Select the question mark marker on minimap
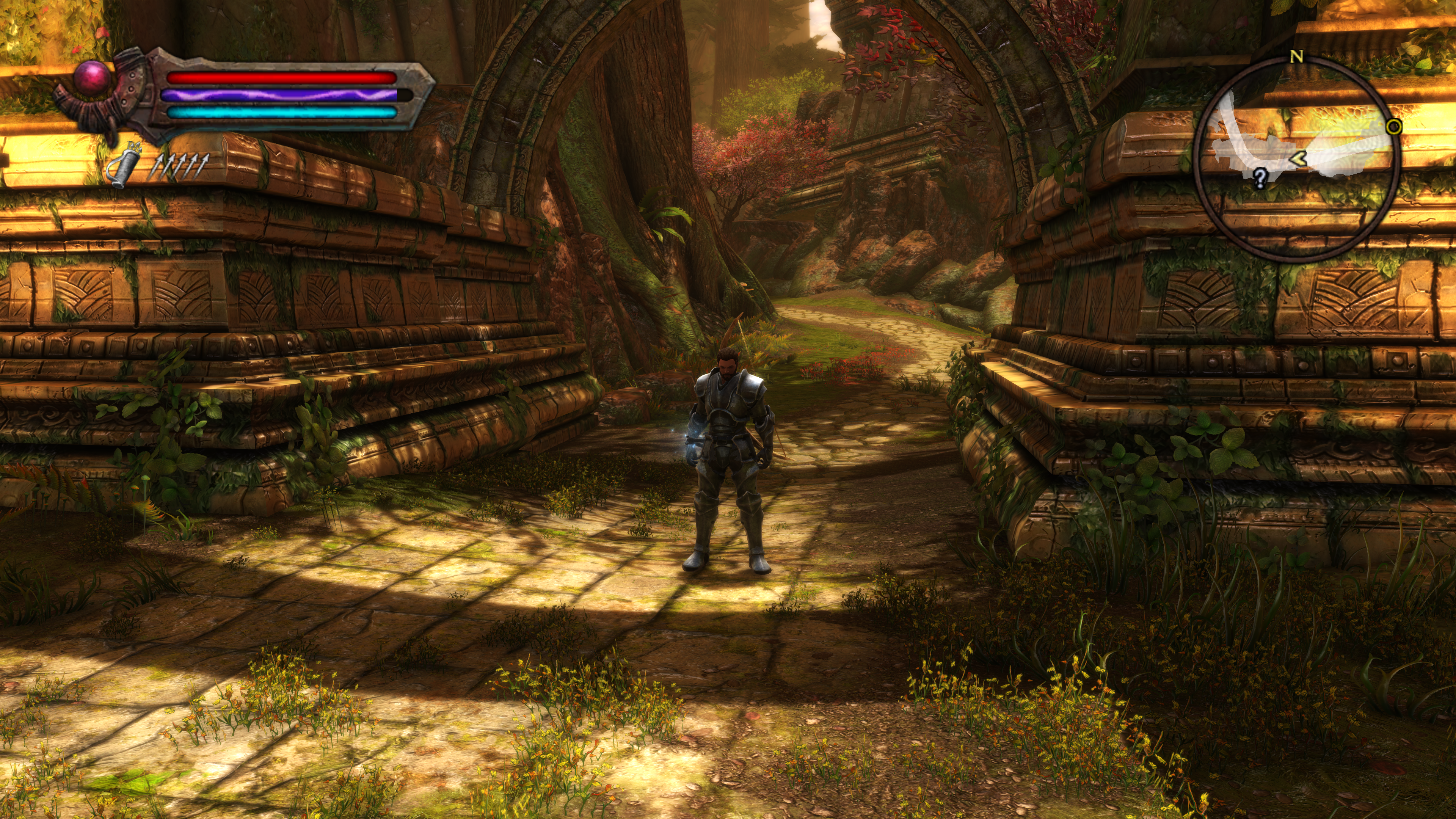This screenshot has height=819, width=1456. pyautogui.click(x=1259, y=177)
